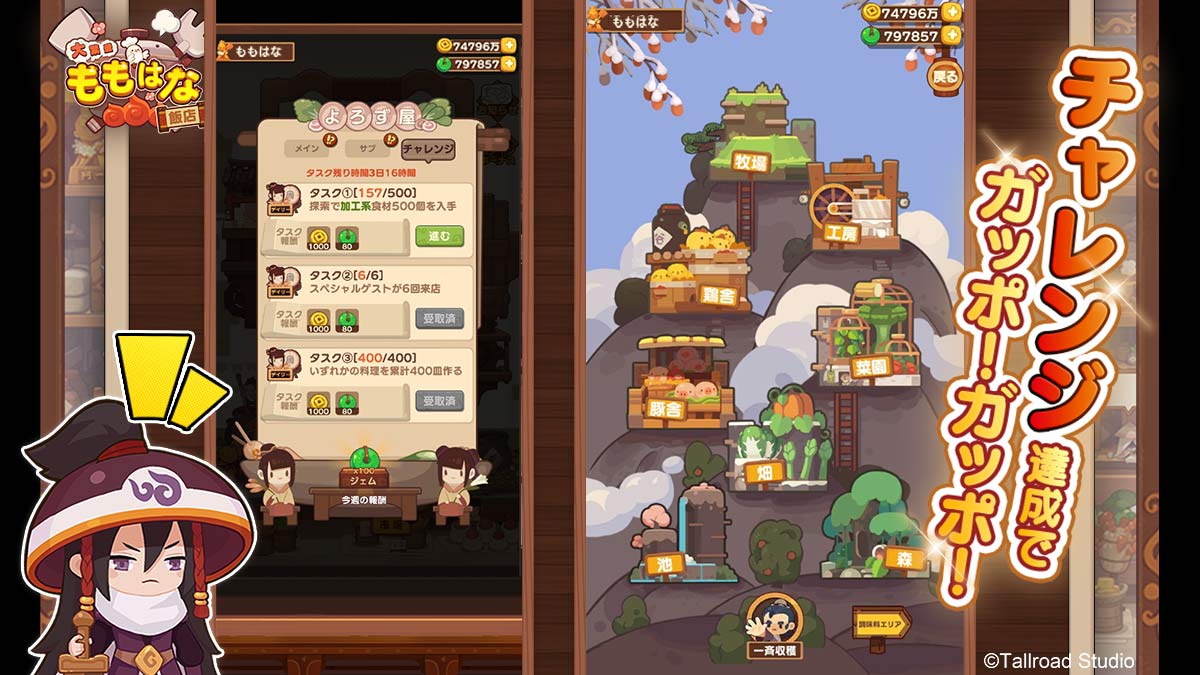Select the 牧場 ranch area
The width and height of the screenshot is (1200, 675).
757,161
